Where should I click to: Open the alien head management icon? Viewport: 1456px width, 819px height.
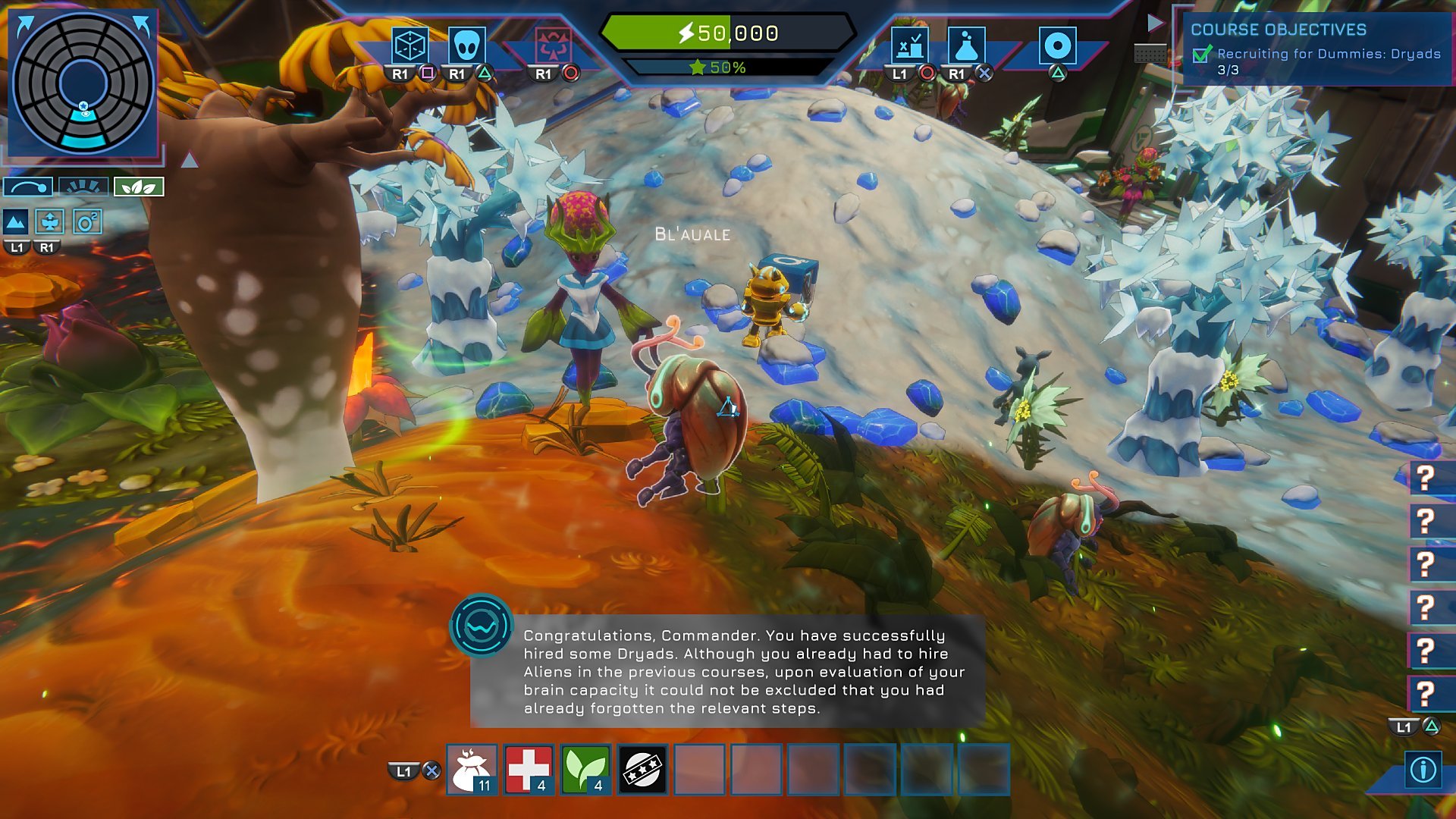[466, 46]
